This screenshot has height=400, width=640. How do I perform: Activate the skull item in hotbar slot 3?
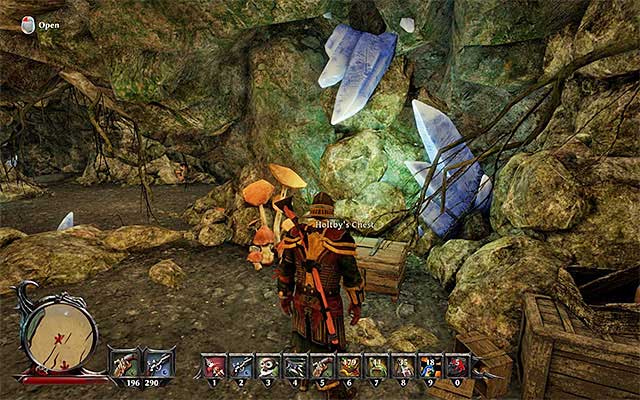click(269, 366)
